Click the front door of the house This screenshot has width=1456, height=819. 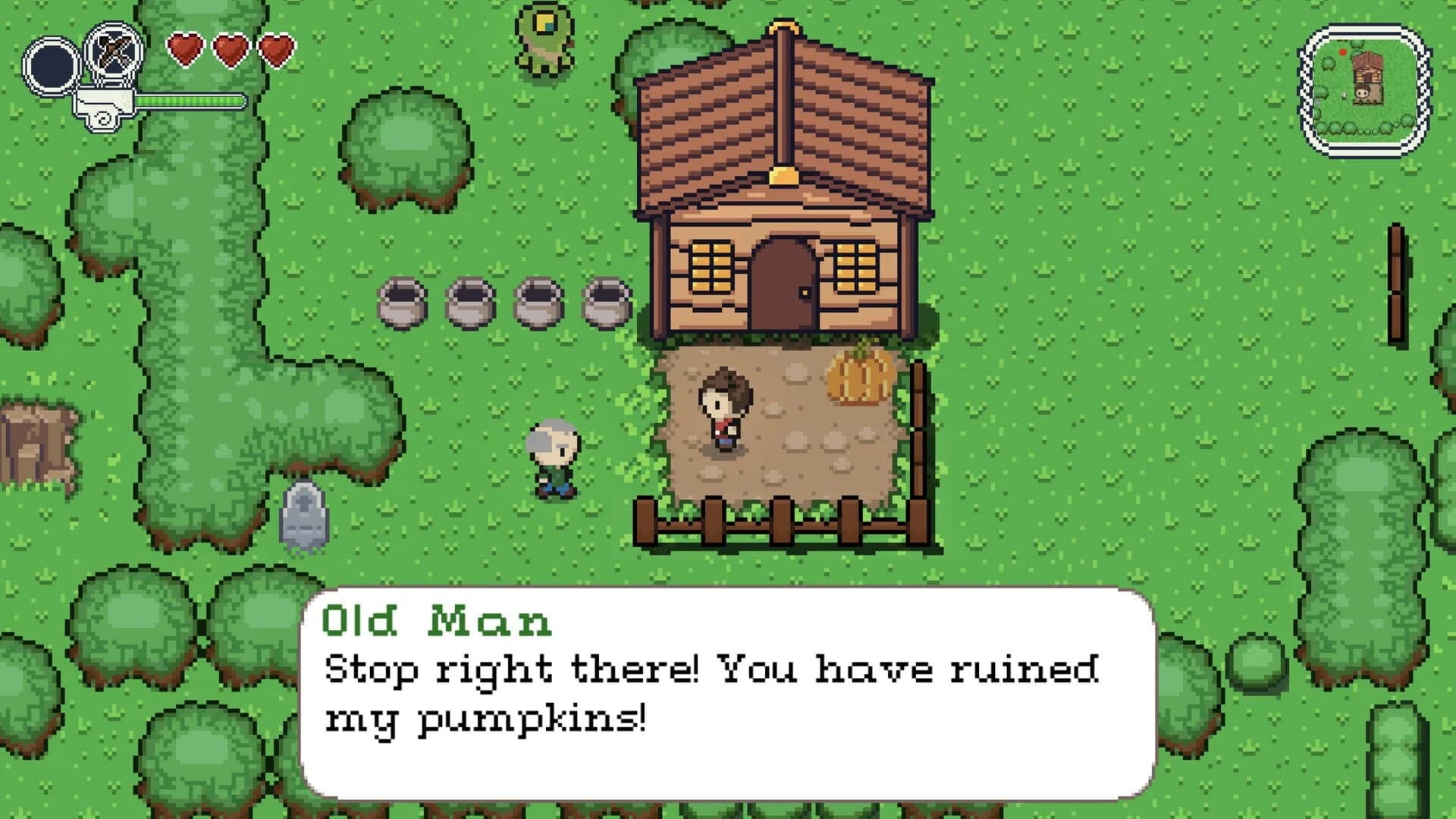coord(785,281)
